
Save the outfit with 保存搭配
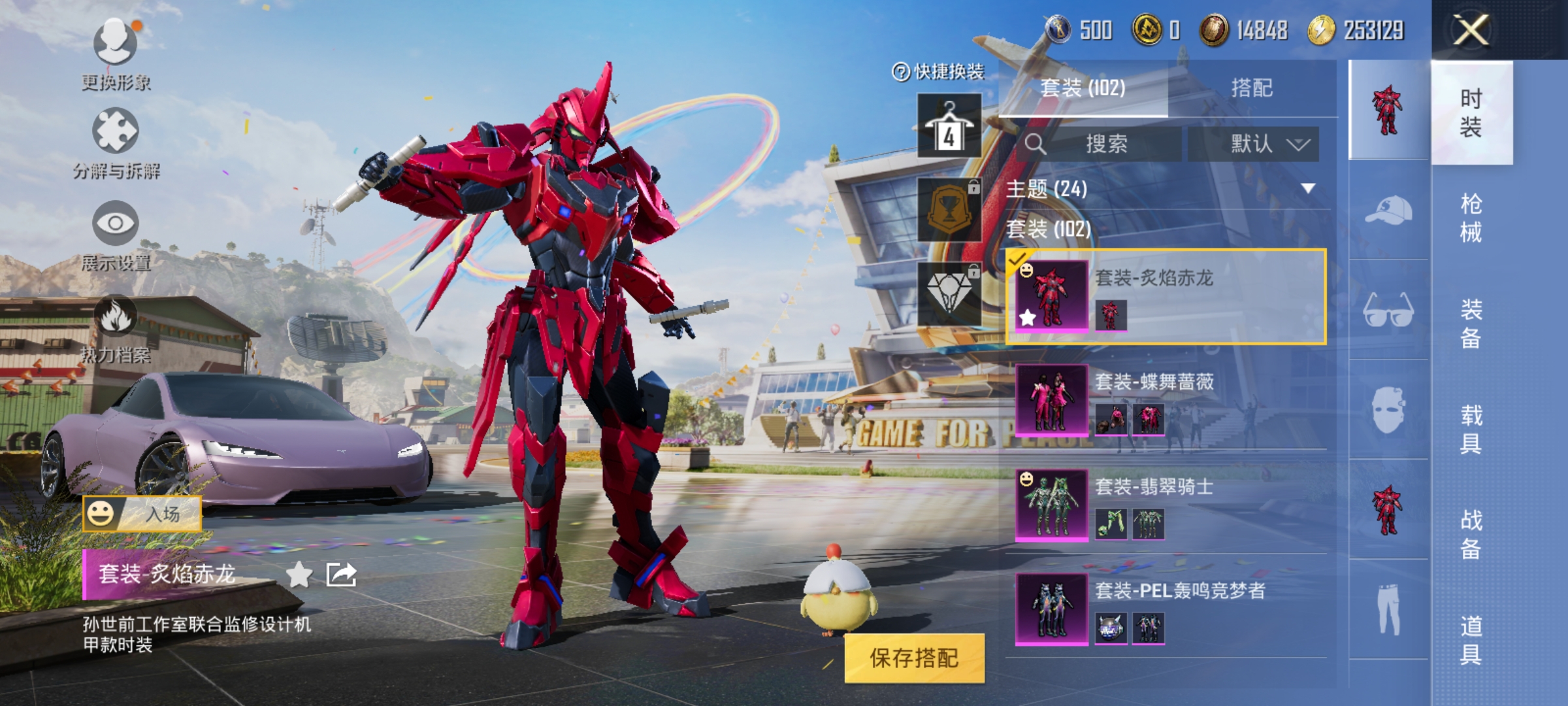click(914, 658)
